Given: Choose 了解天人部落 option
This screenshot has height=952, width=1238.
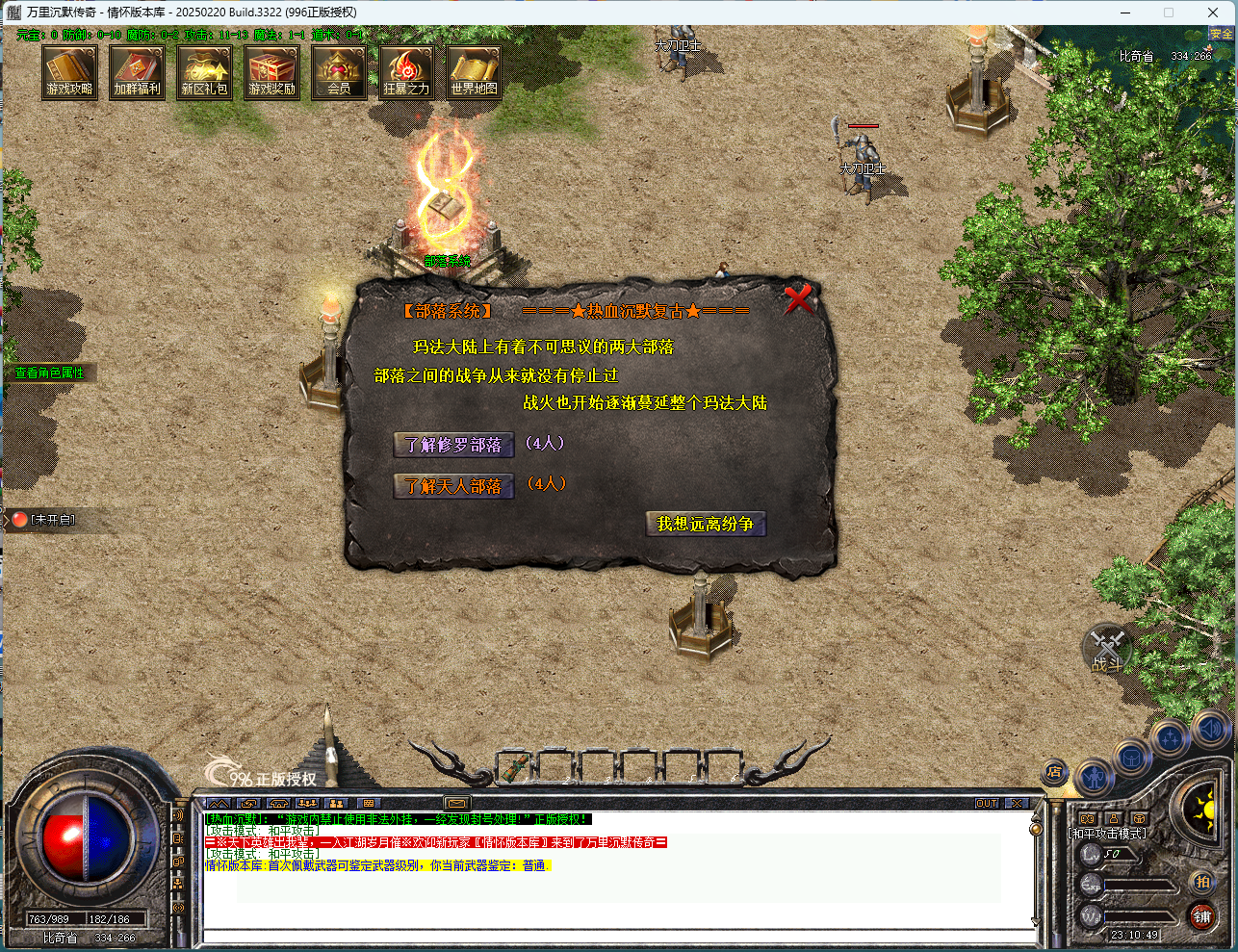Looking at the screenshot, I should point(453,486).
